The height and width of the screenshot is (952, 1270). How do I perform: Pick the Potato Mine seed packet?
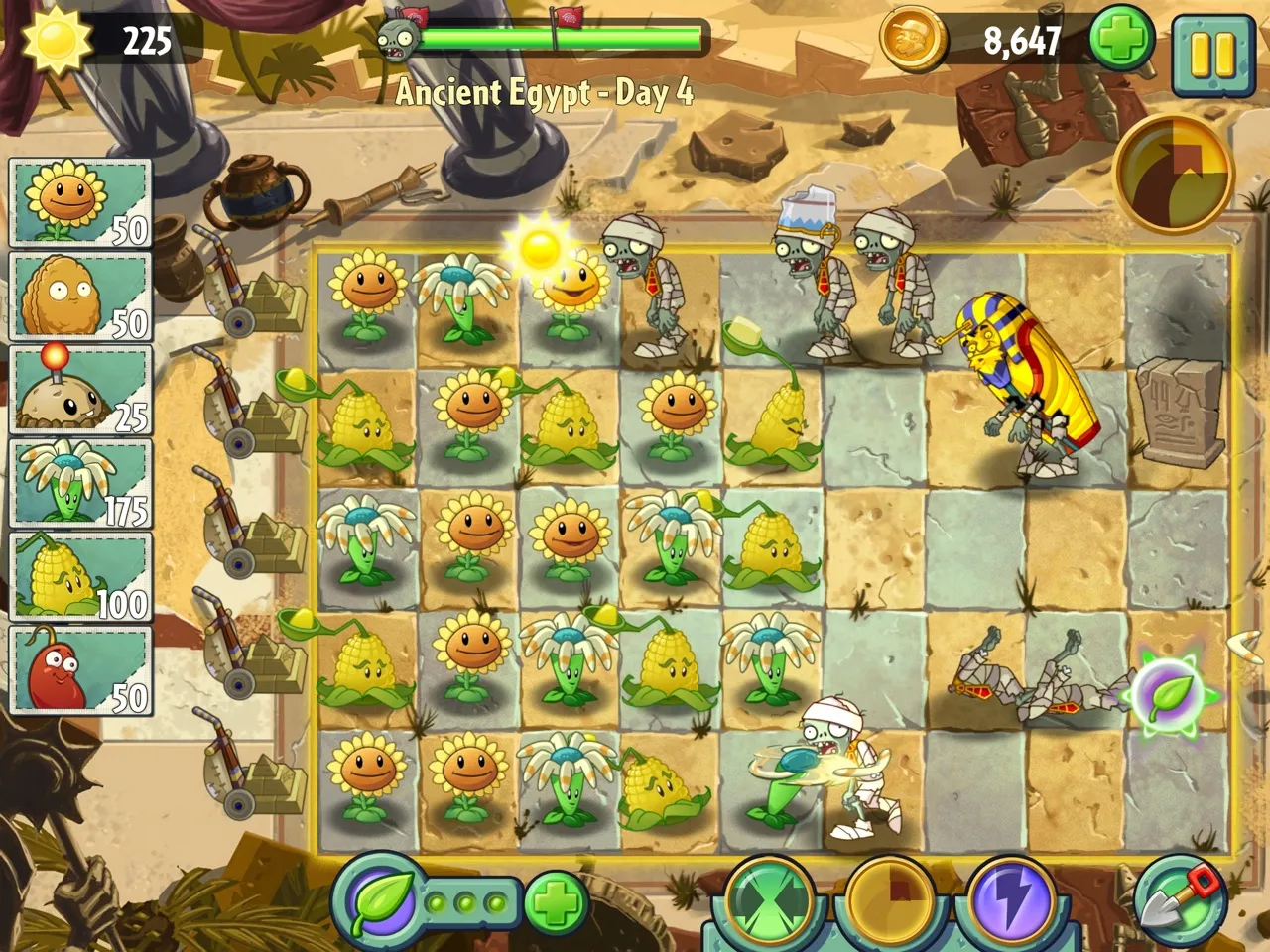pyautogui.click(x=79, y=390)
